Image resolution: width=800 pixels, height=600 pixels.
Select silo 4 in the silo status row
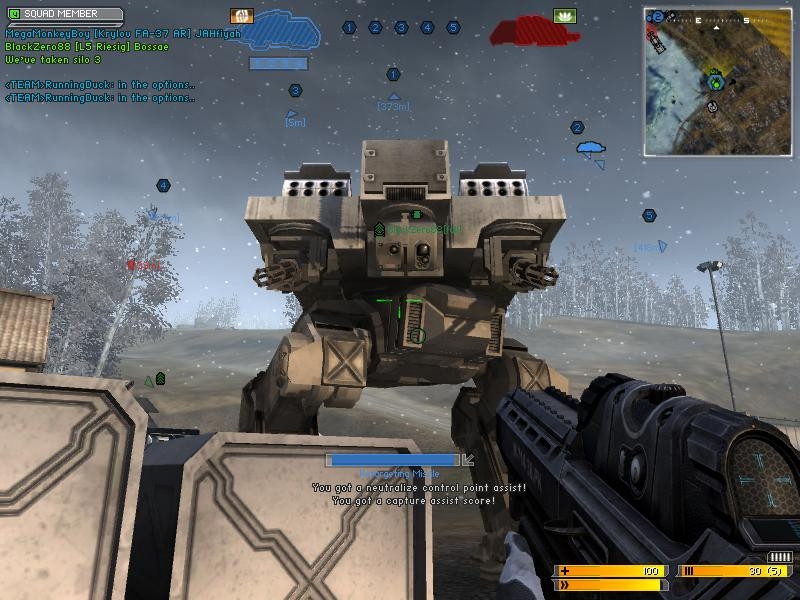coord(427,28)
